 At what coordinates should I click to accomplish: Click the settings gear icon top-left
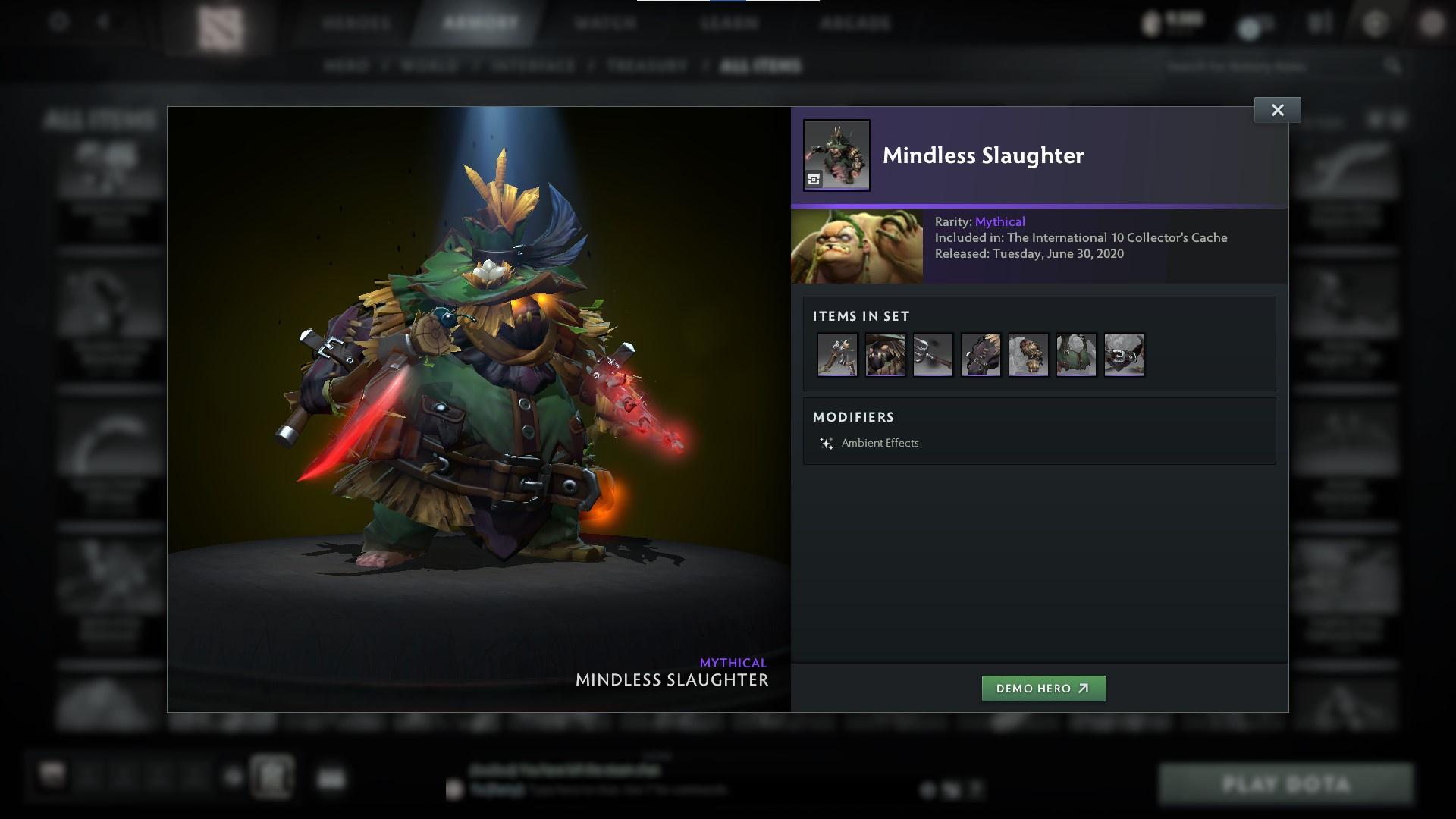pyautogui.click(x=57, y=23)
